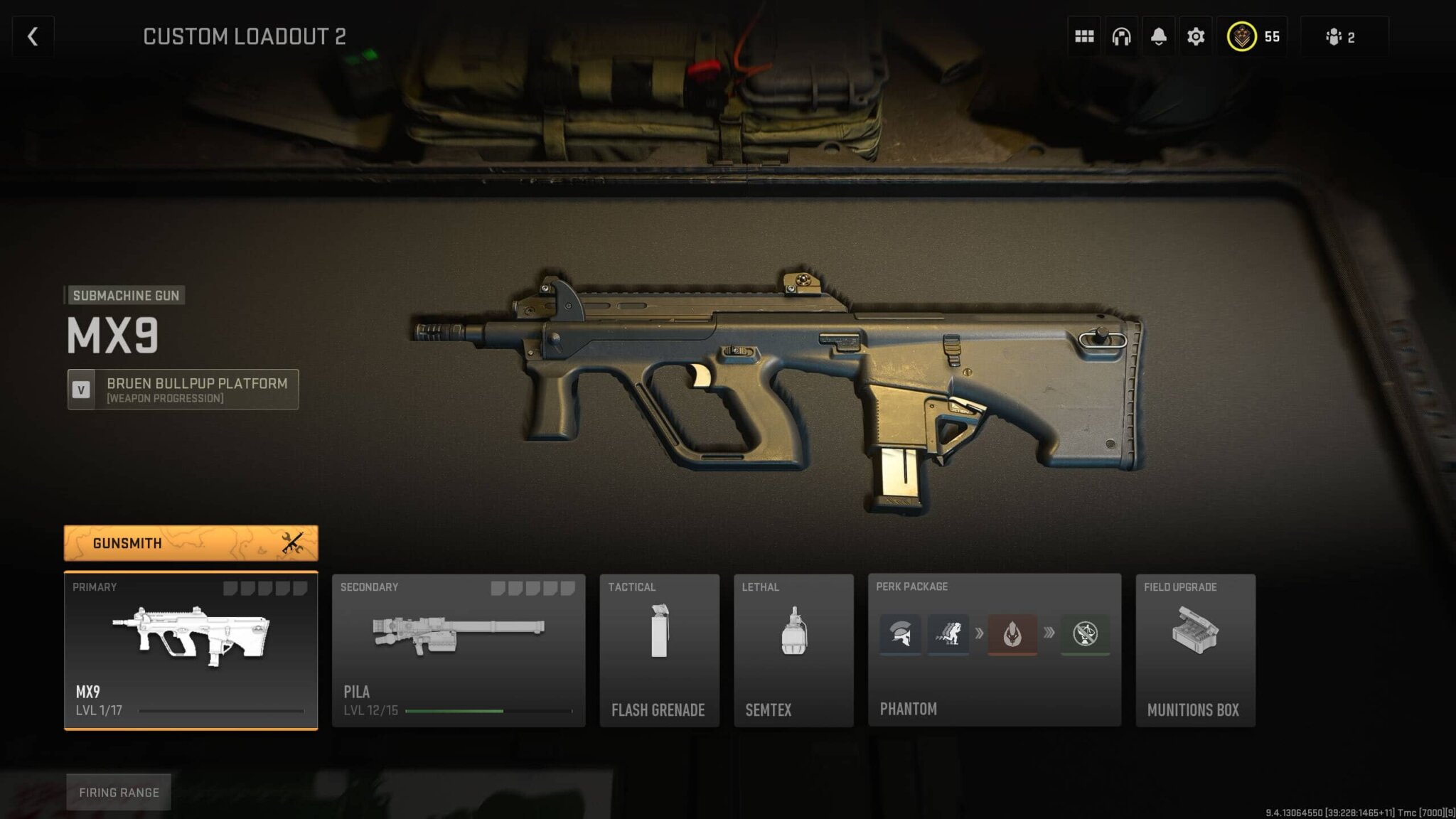Viewport: 1456px width, 819px height.
Task: Open audio channels via headset icon
Action: point(1121,36)
